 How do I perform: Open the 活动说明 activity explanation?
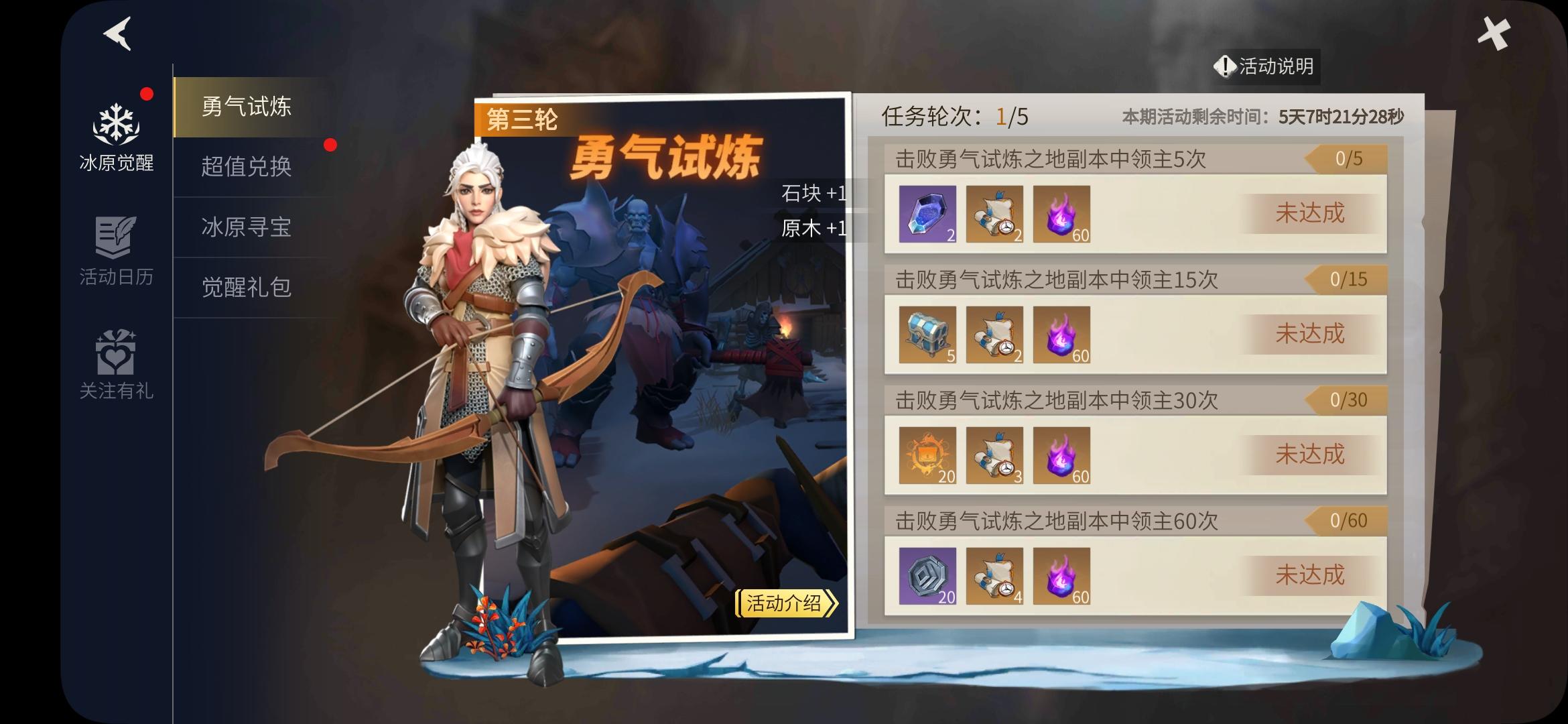(1266, 66)
